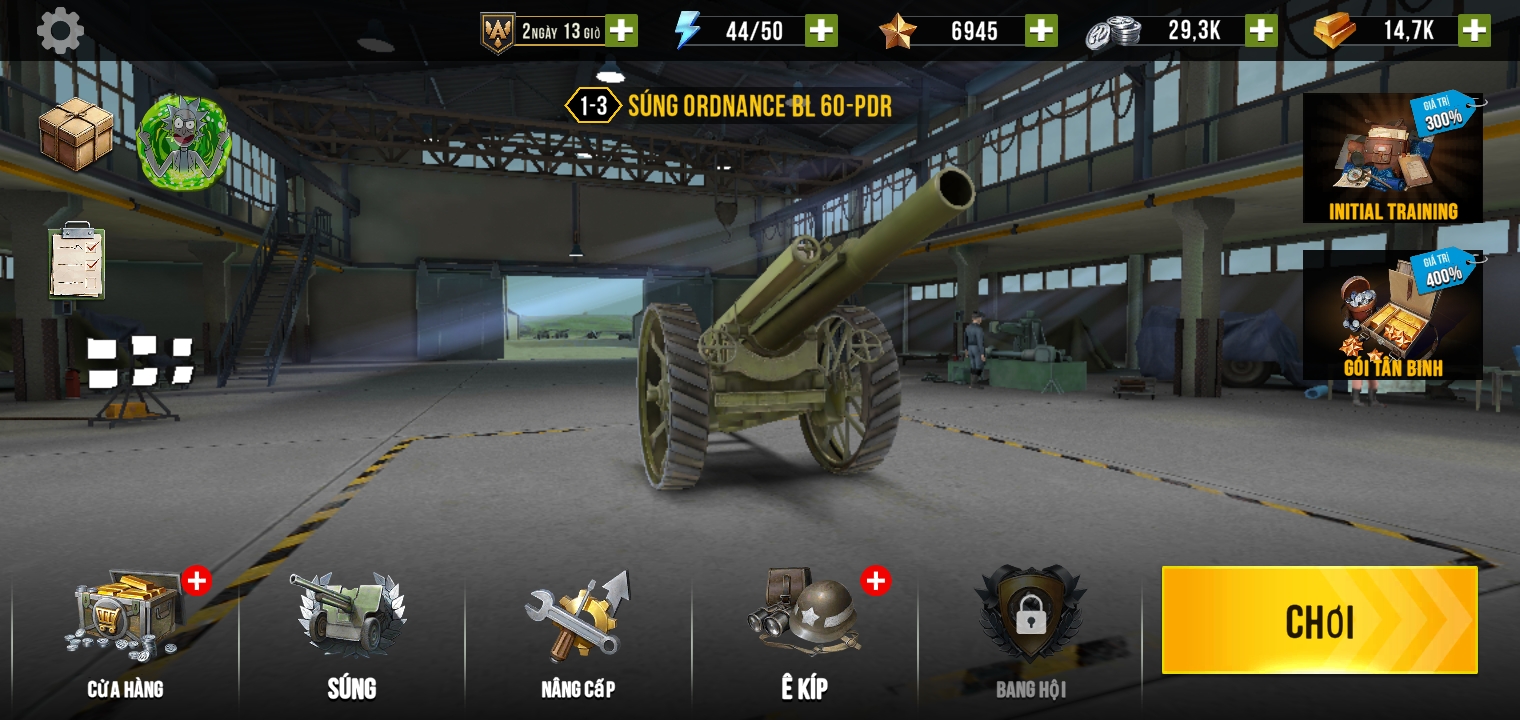Screen dimensions: 1520x720
Task: Buy stars using the star plus button
Action: pos(1040,30)
